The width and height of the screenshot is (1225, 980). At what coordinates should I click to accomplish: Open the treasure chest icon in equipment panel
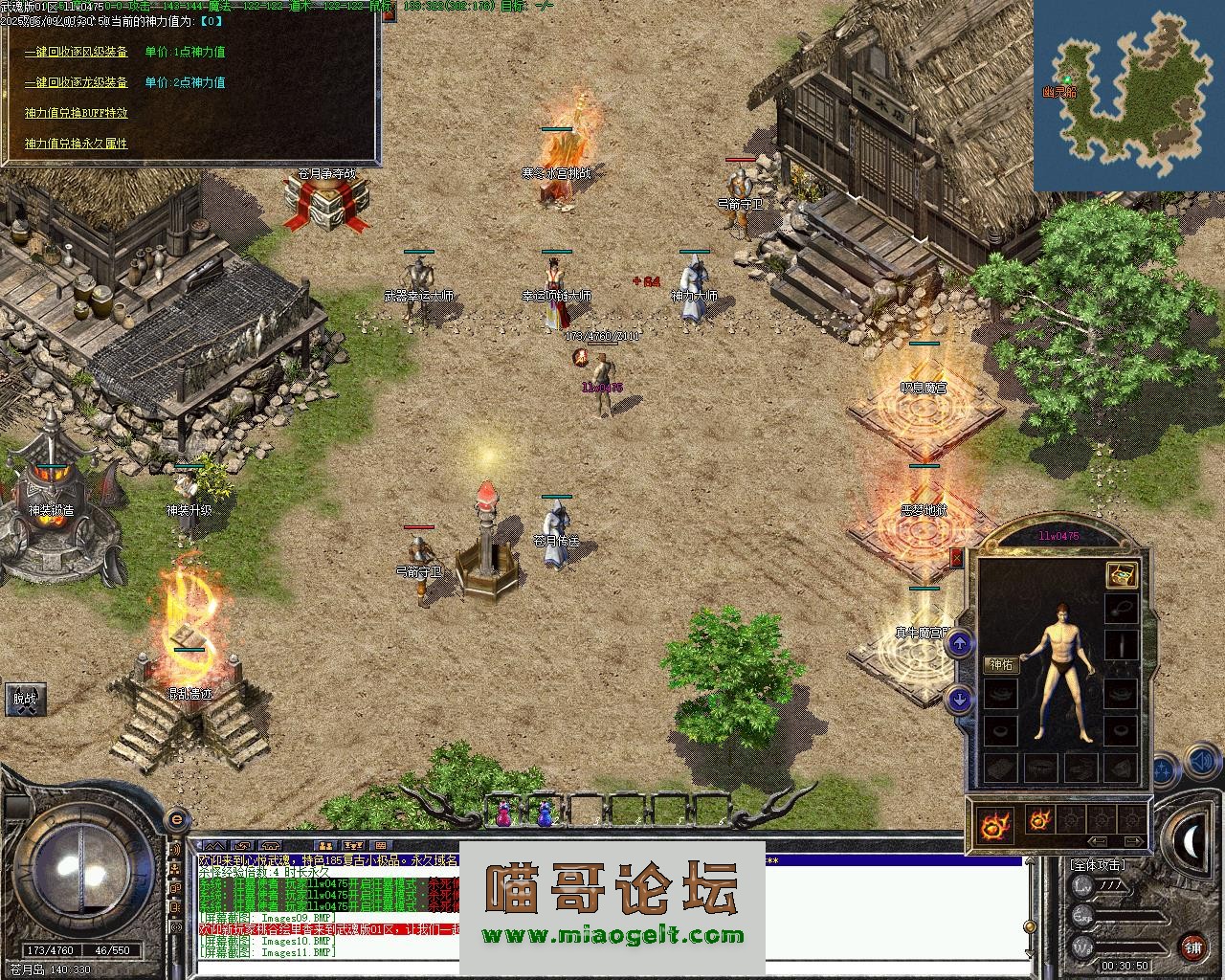pos(1122,574)
